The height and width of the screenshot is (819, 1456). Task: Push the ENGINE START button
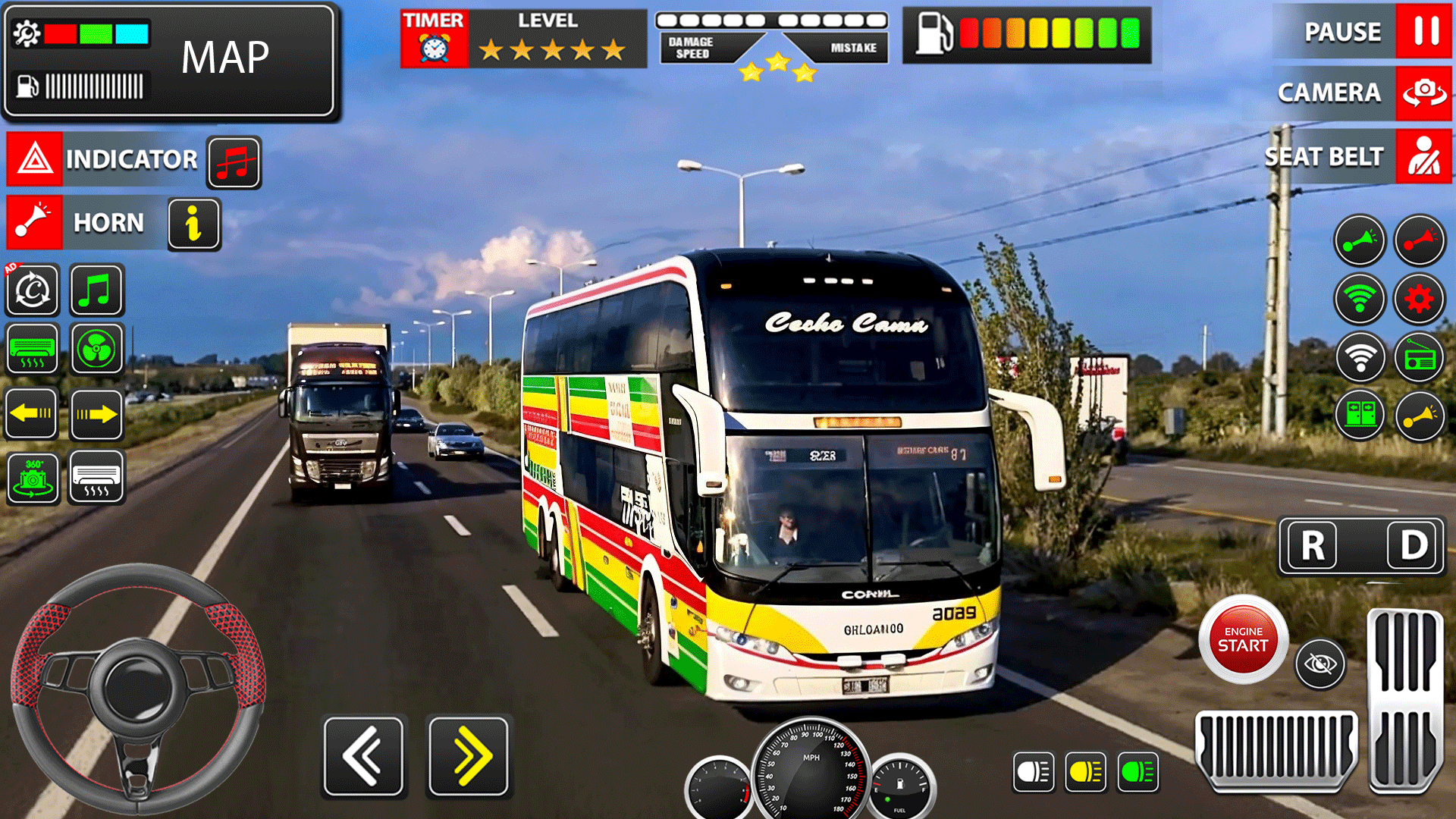tap(1242, 641)
